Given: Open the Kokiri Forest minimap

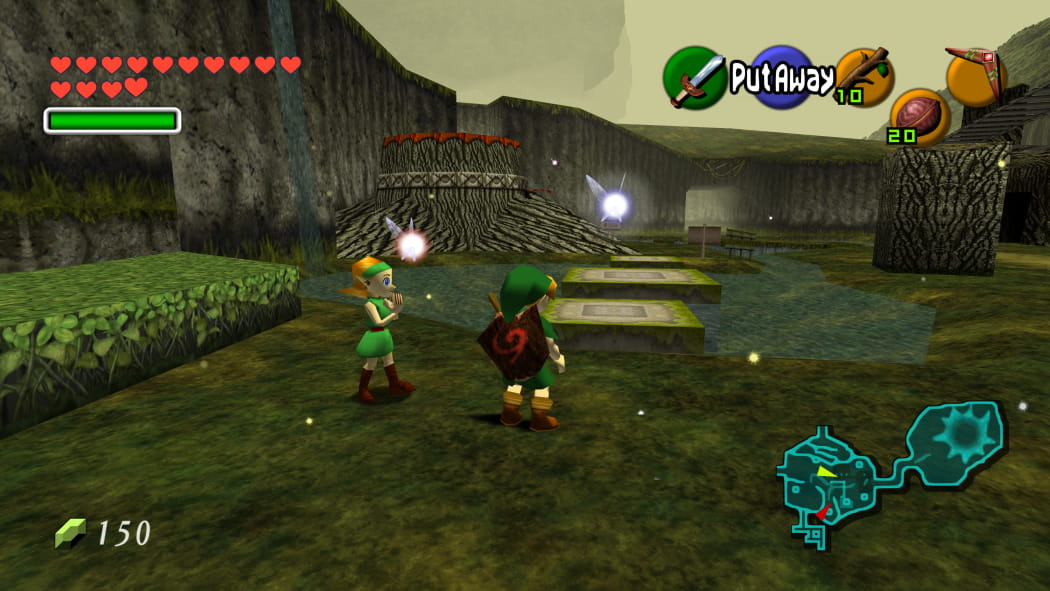Looking at the screenshot, I should pos(890,470).
